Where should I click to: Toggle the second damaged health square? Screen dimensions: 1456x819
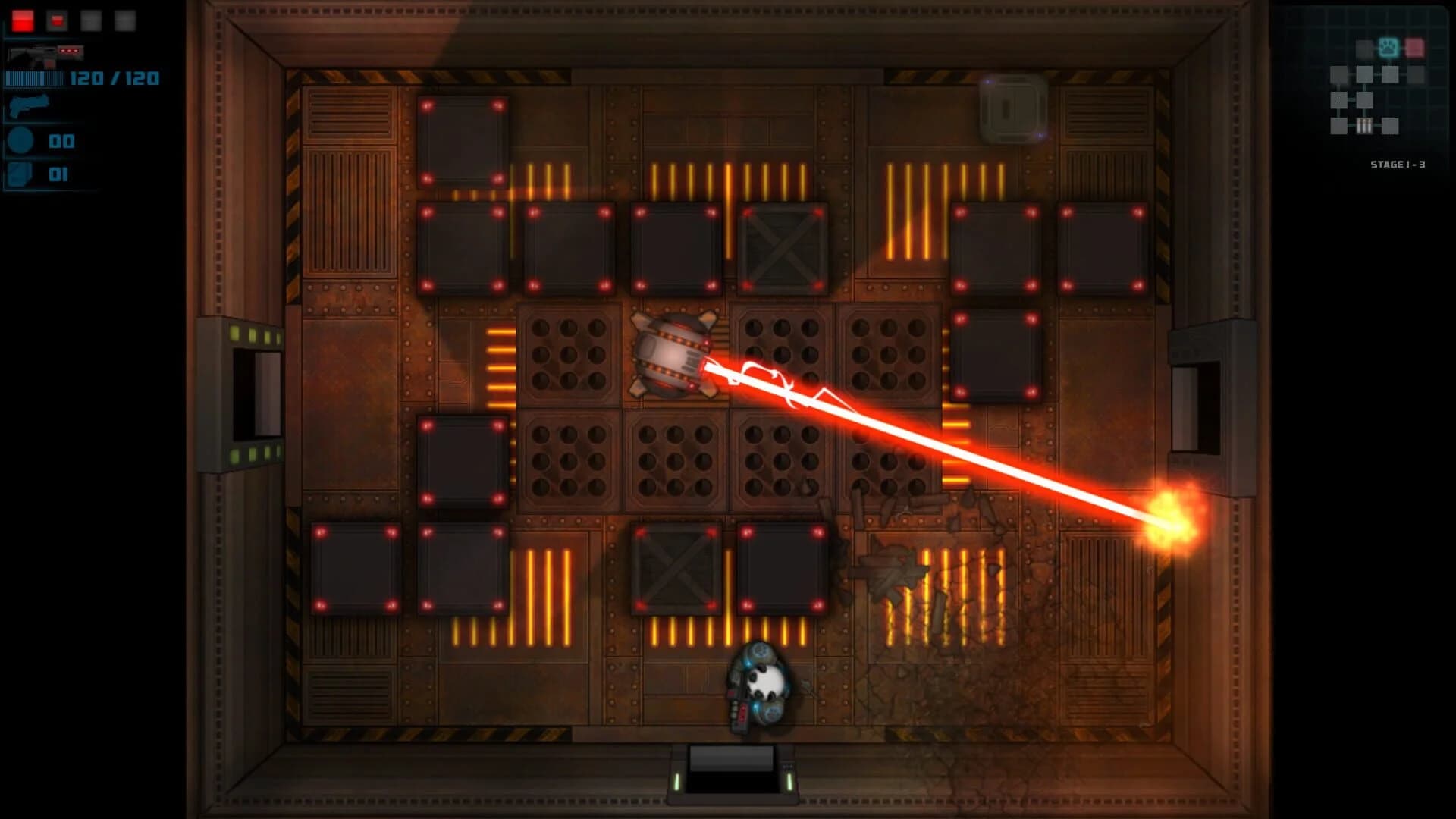click(57, 20)
